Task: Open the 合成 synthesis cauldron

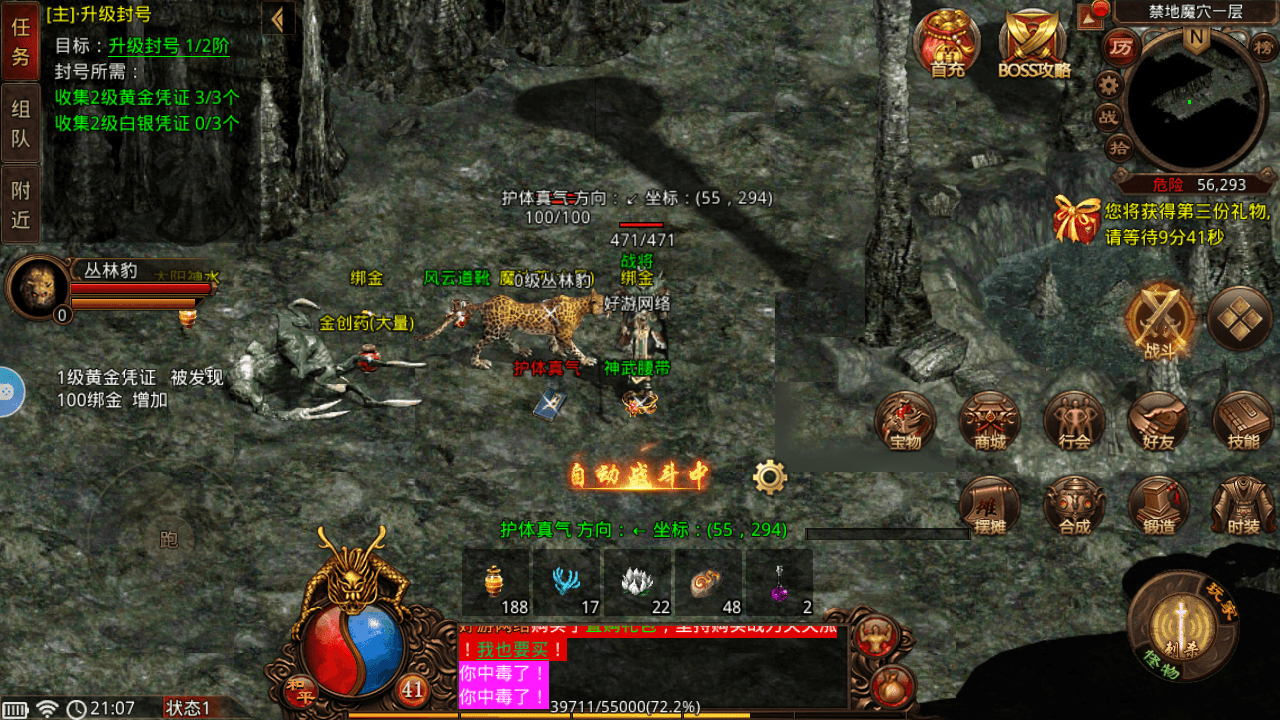Action: click(1074, 506)
